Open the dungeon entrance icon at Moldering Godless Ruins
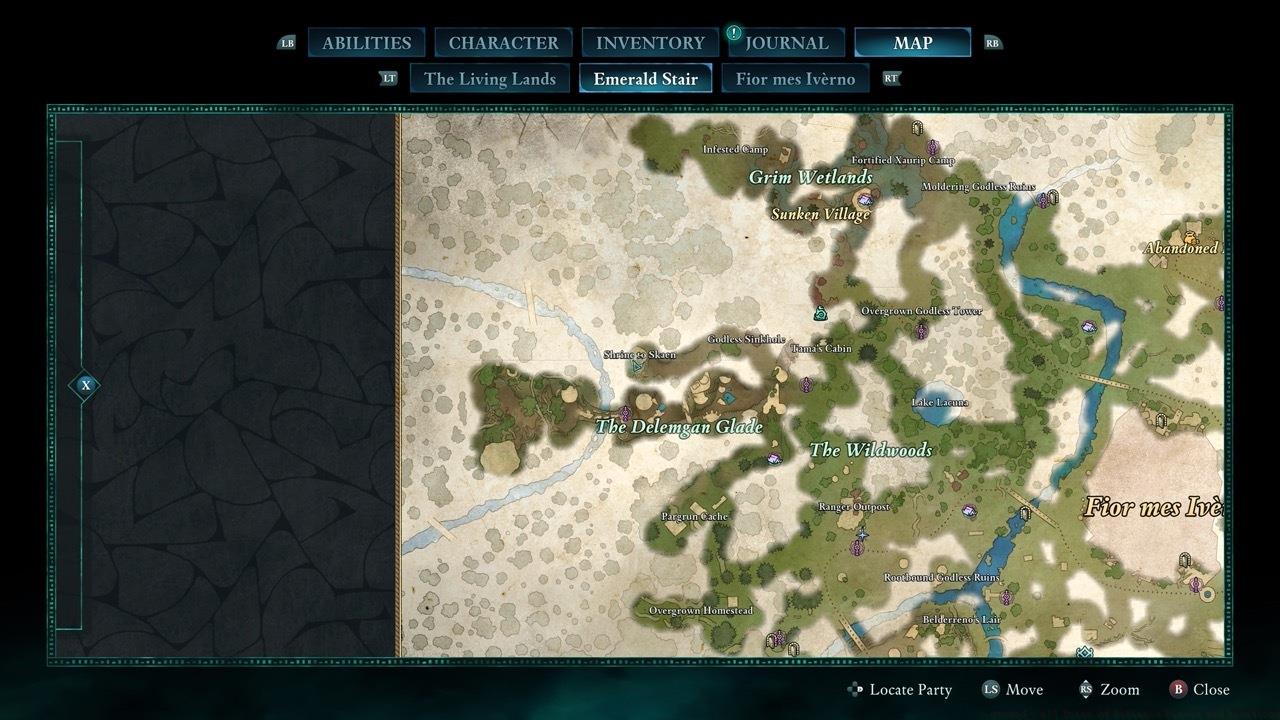 pyautogui.click(x=1054, y=196)
